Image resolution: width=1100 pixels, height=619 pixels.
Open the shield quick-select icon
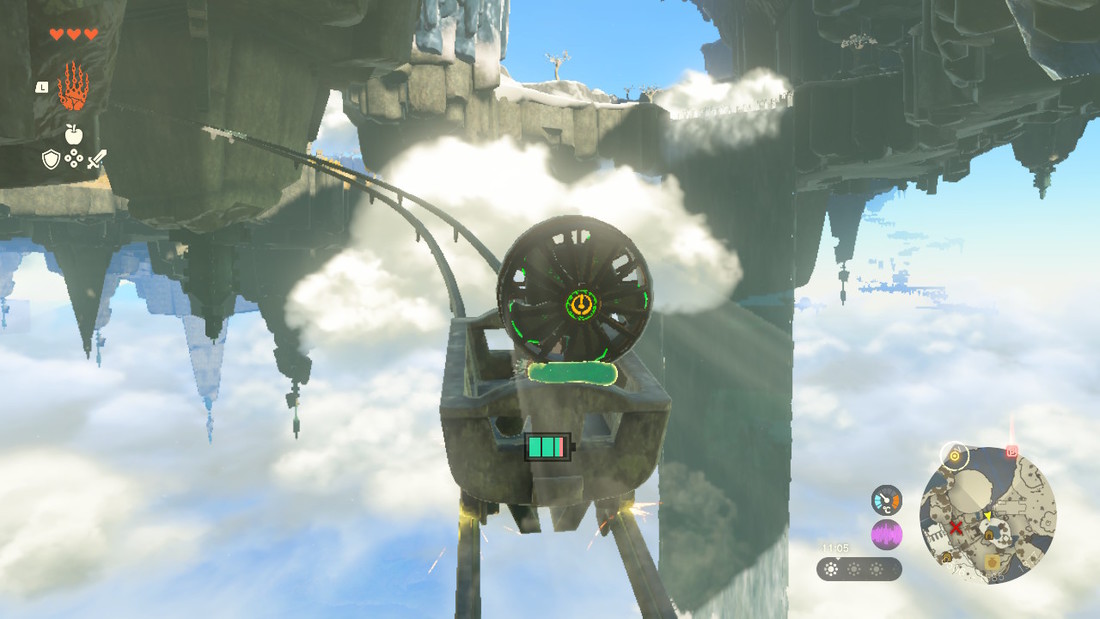(x=51, y=159)
